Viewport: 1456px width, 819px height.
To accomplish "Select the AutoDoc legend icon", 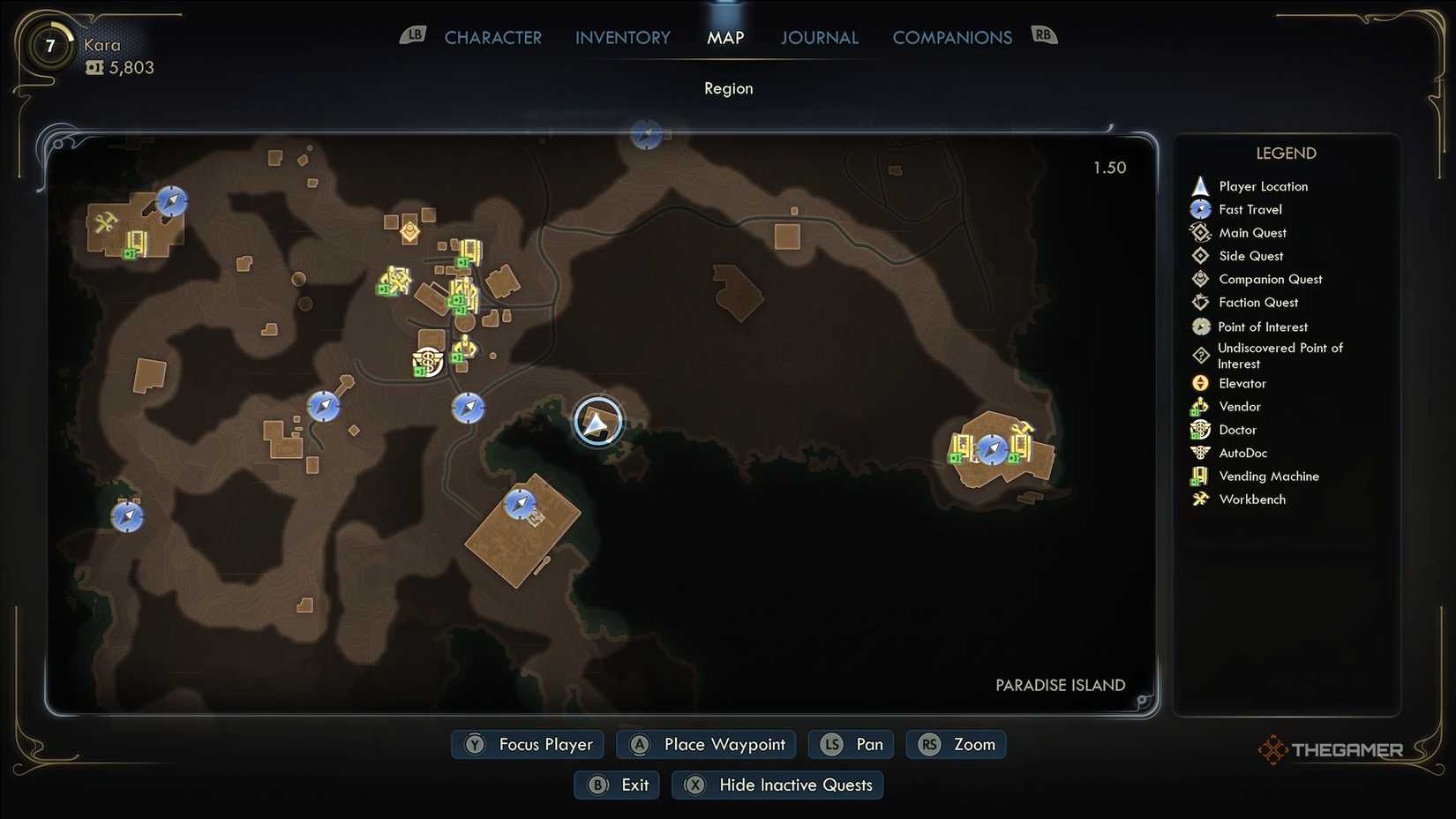I will tap(1200, 453).
